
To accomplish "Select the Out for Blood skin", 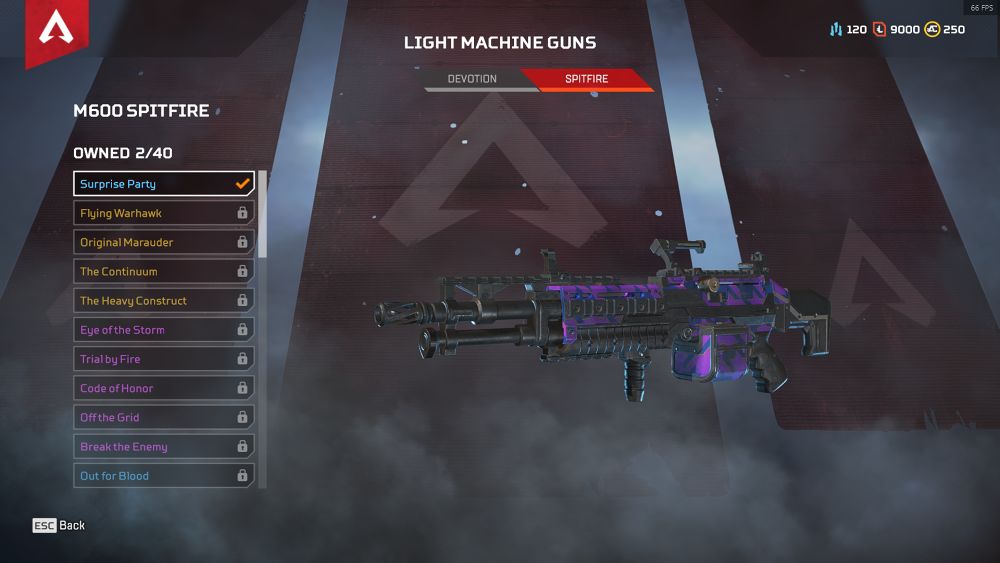I will point(164,476).
